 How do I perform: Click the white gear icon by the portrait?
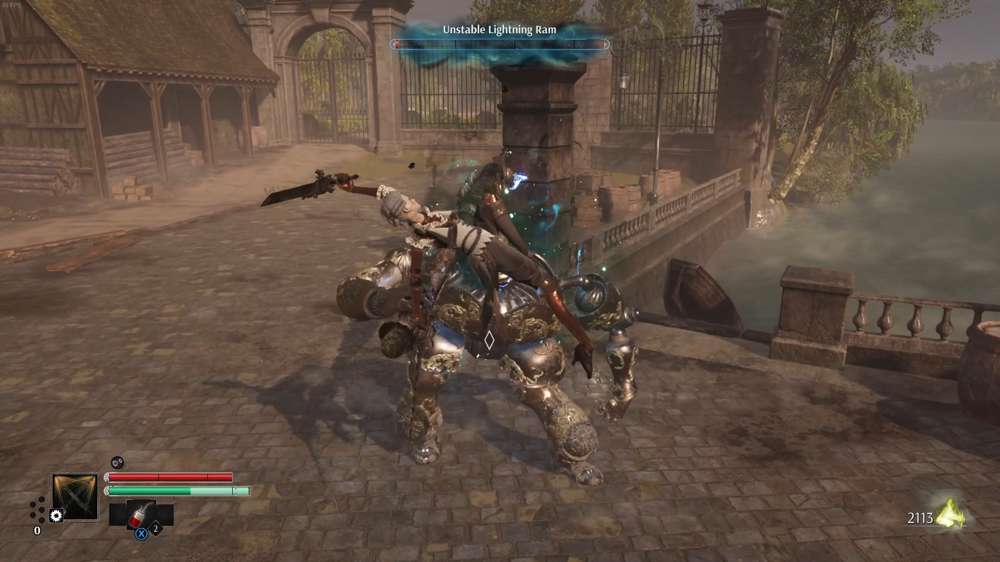[56, 516]
